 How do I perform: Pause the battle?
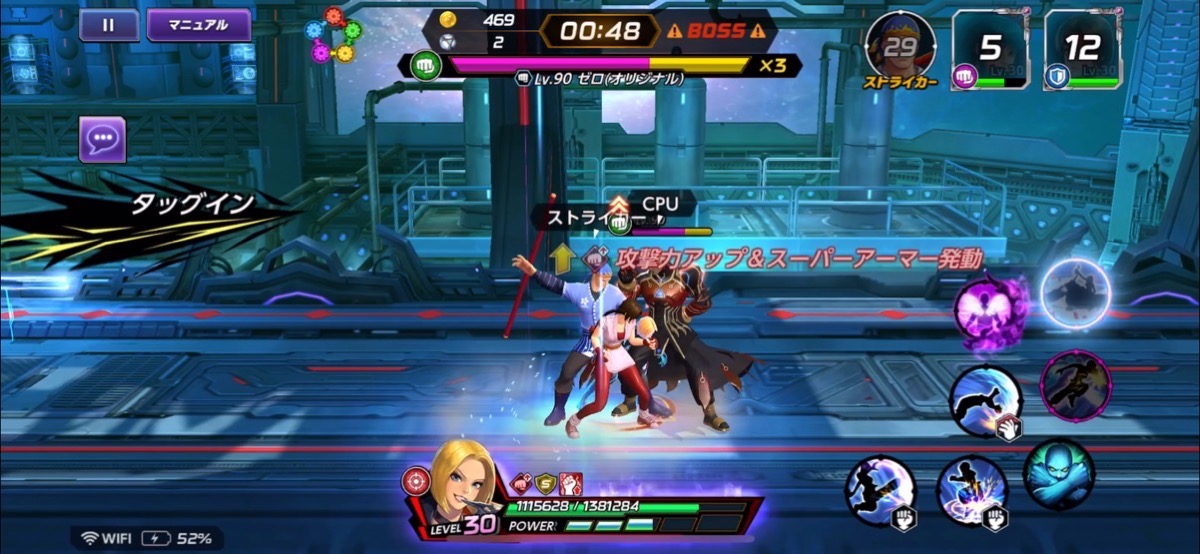pyautogui.click(x=109, y=25)
